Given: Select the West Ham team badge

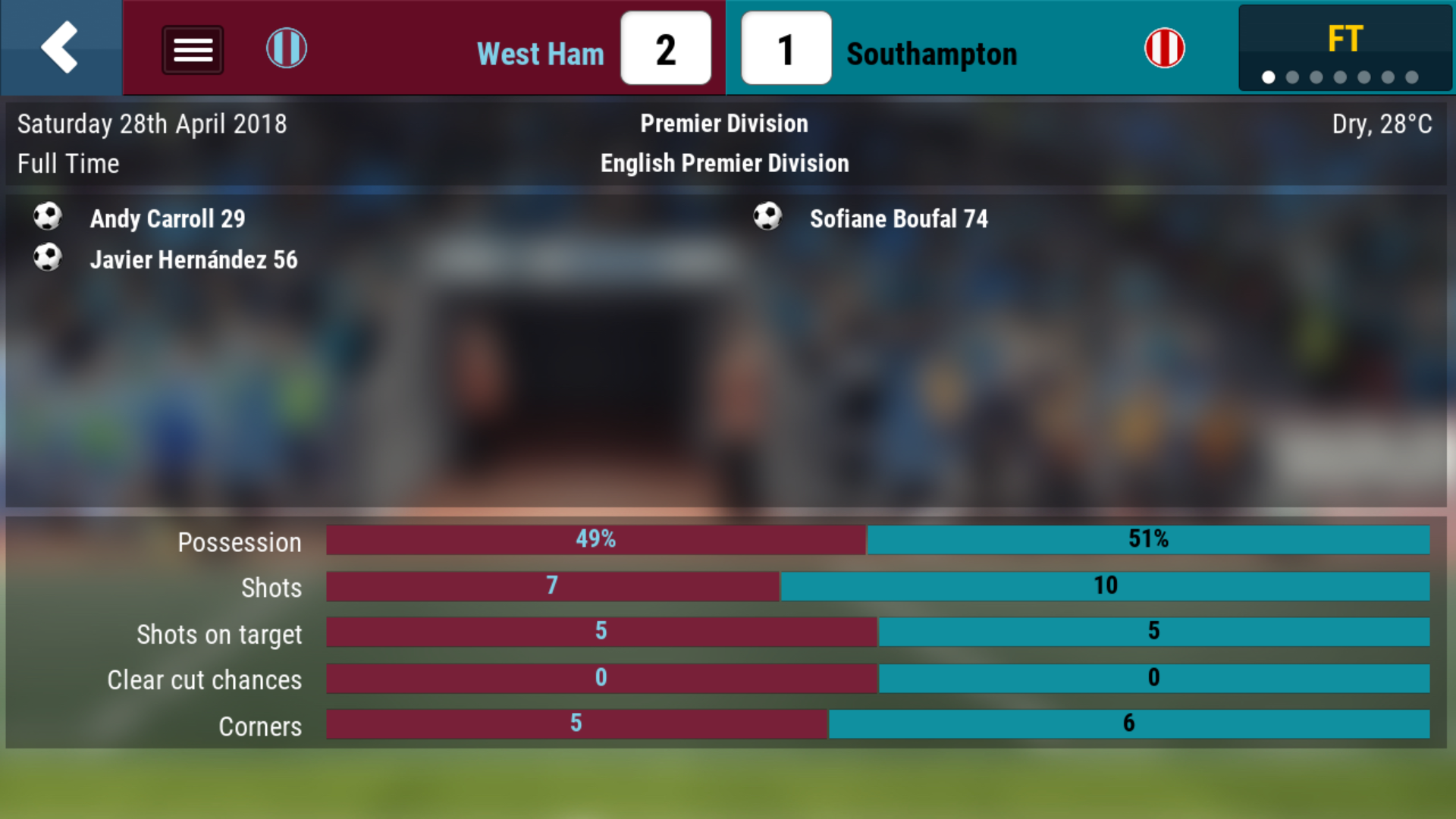Looking at the screenshot, I should tap(287, 49).
